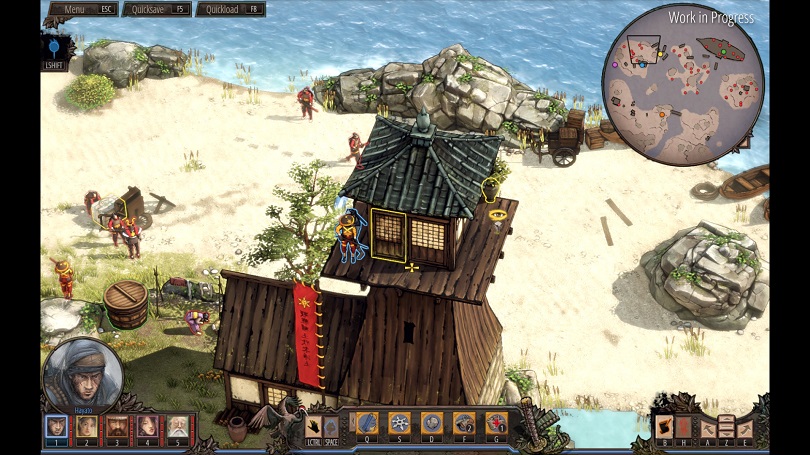Load the last save with Quickload
This screenshot has width=810, height=455.
tap(229, 9)
